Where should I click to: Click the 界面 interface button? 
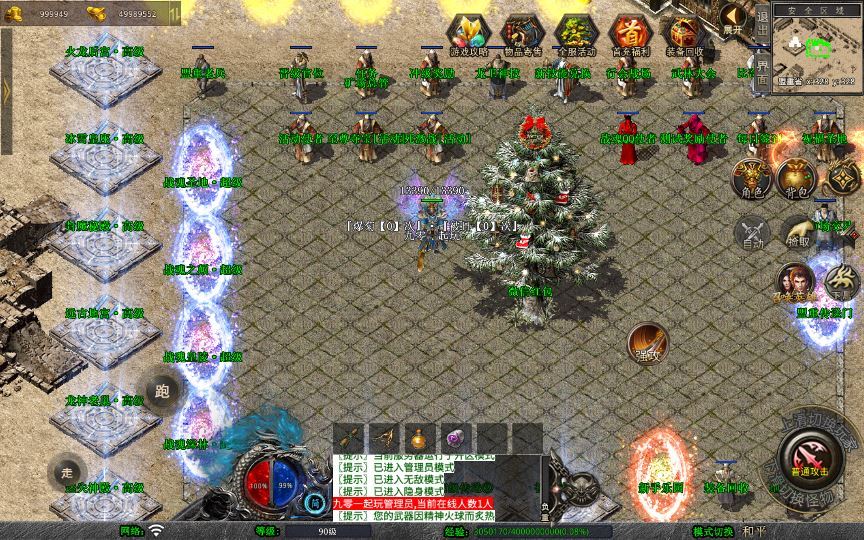(x=763, y=72)
